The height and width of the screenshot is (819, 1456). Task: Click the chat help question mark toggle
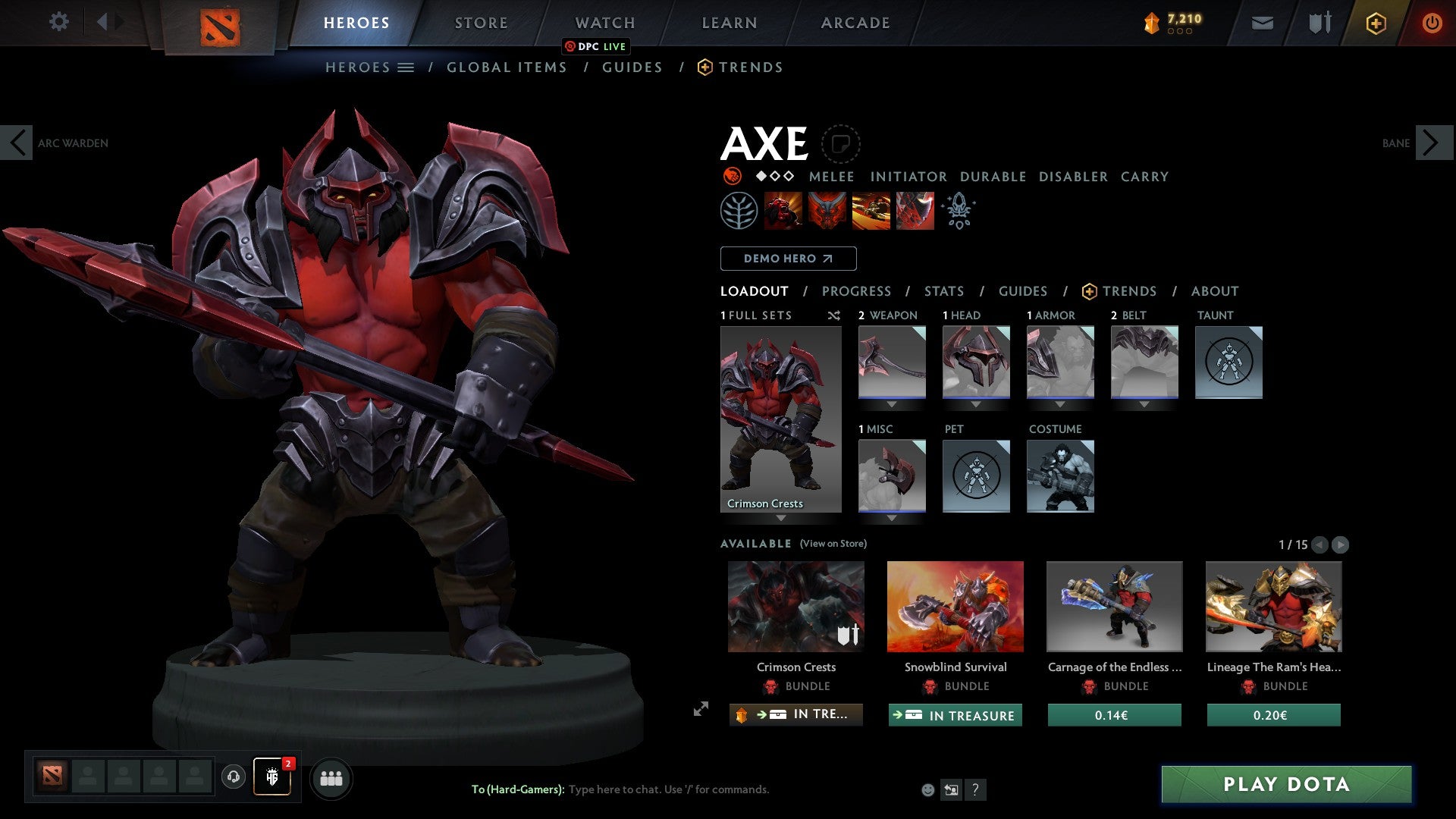(975, 790)
